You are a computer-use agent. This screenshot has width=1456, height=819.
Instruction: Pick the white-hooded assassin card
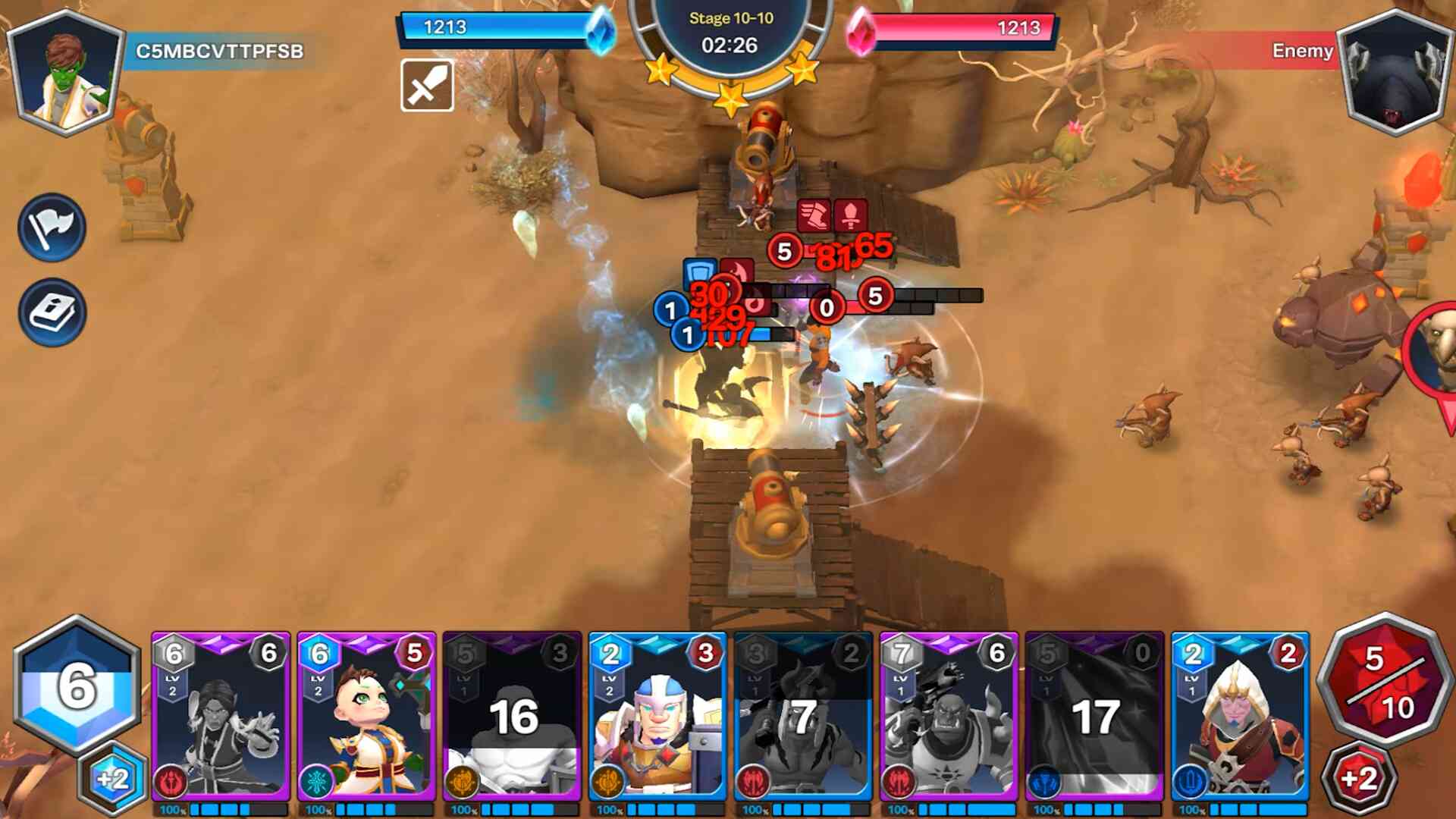point(1240,717)
